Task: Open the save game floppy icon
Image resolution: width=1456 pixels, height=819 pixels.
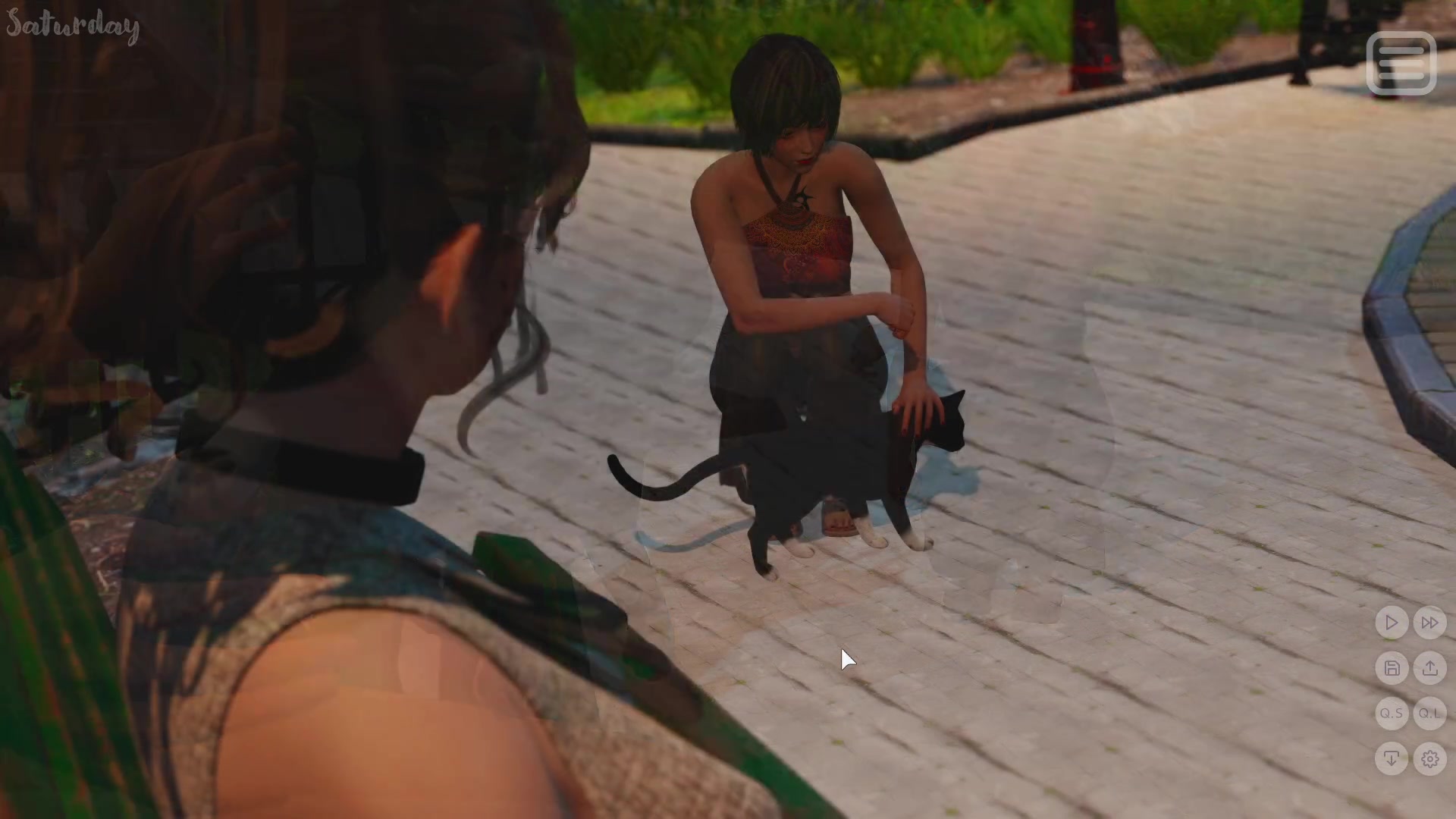Action: coord(1392,668)
